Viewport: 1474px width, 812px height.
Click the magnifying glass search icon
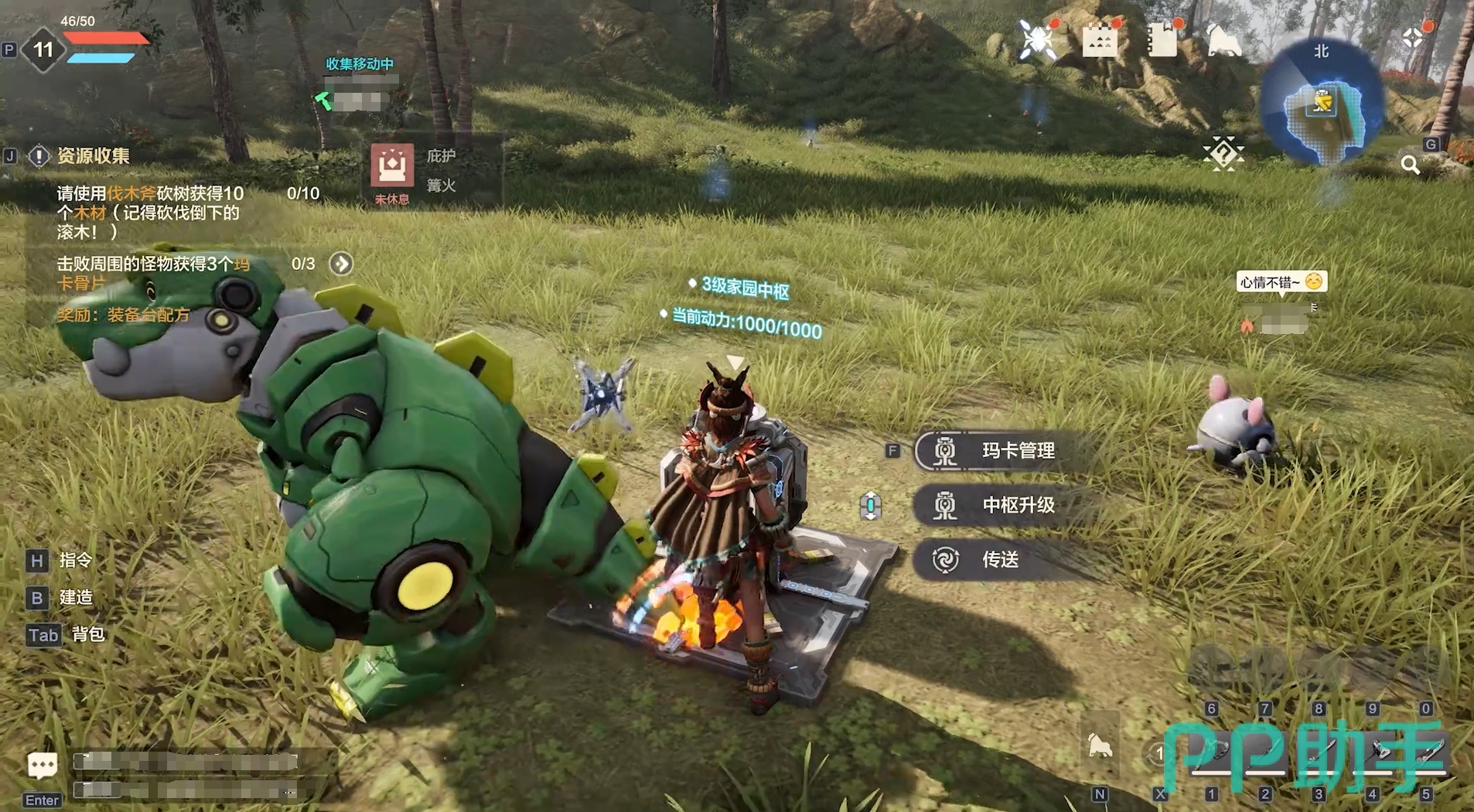tap(1410, 164)
